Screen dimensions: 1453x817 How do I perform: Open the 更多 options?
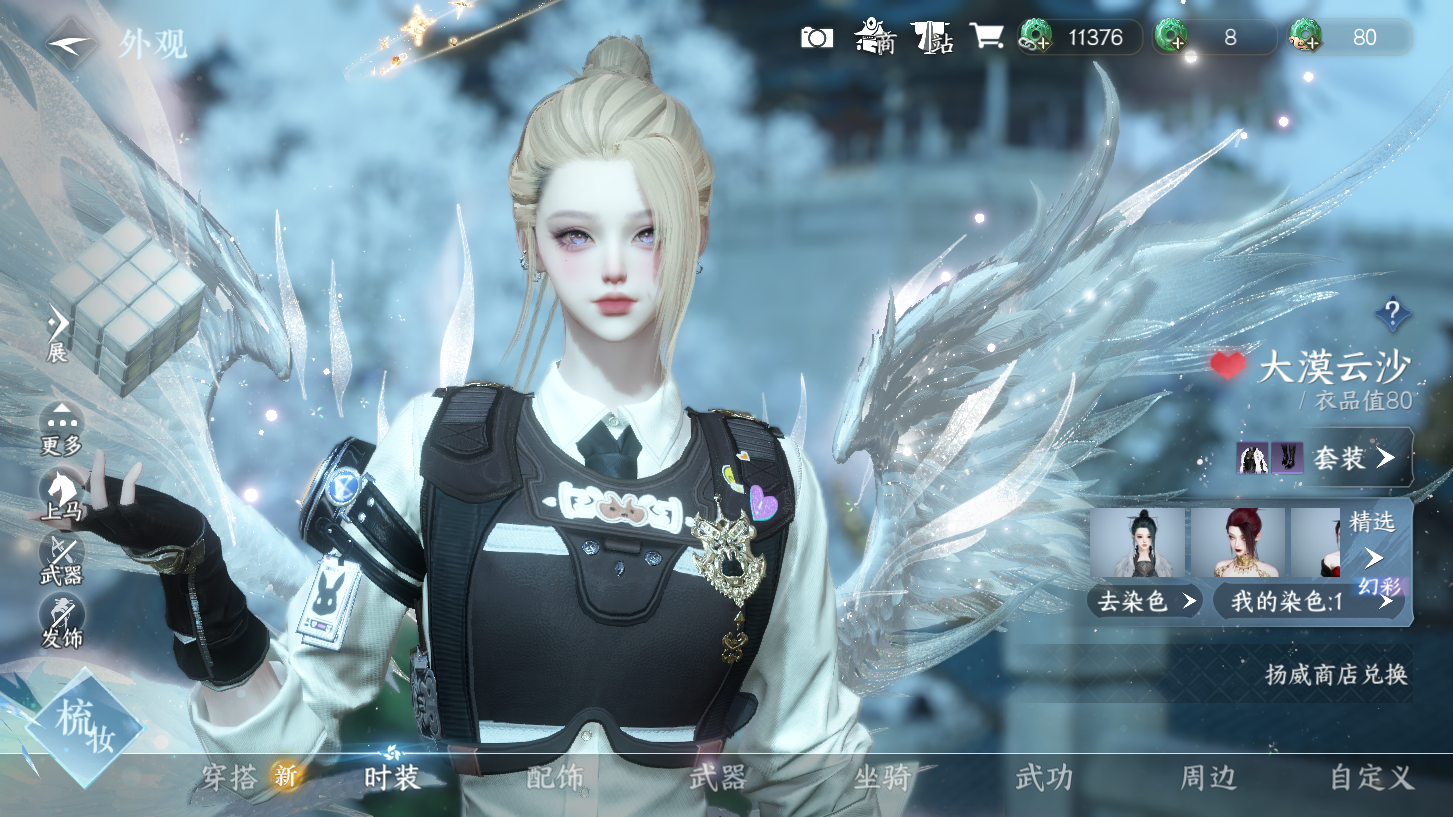(x=61, y=430)
